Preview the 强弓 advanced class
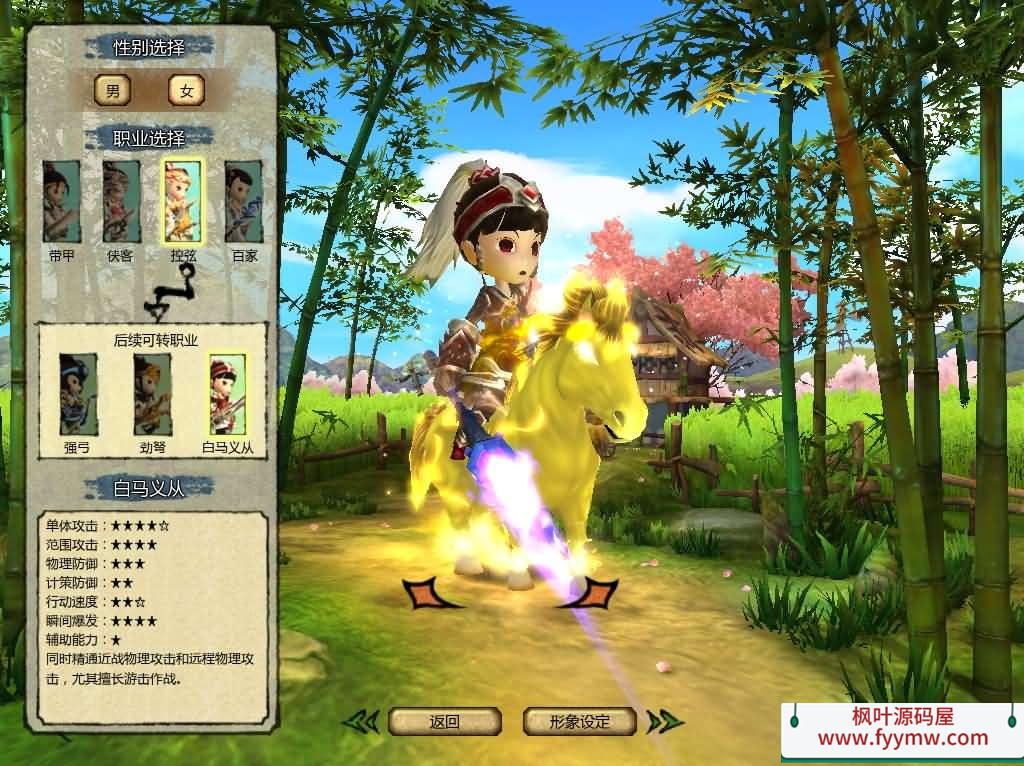Screen dimensions: 1024x766 78,394
